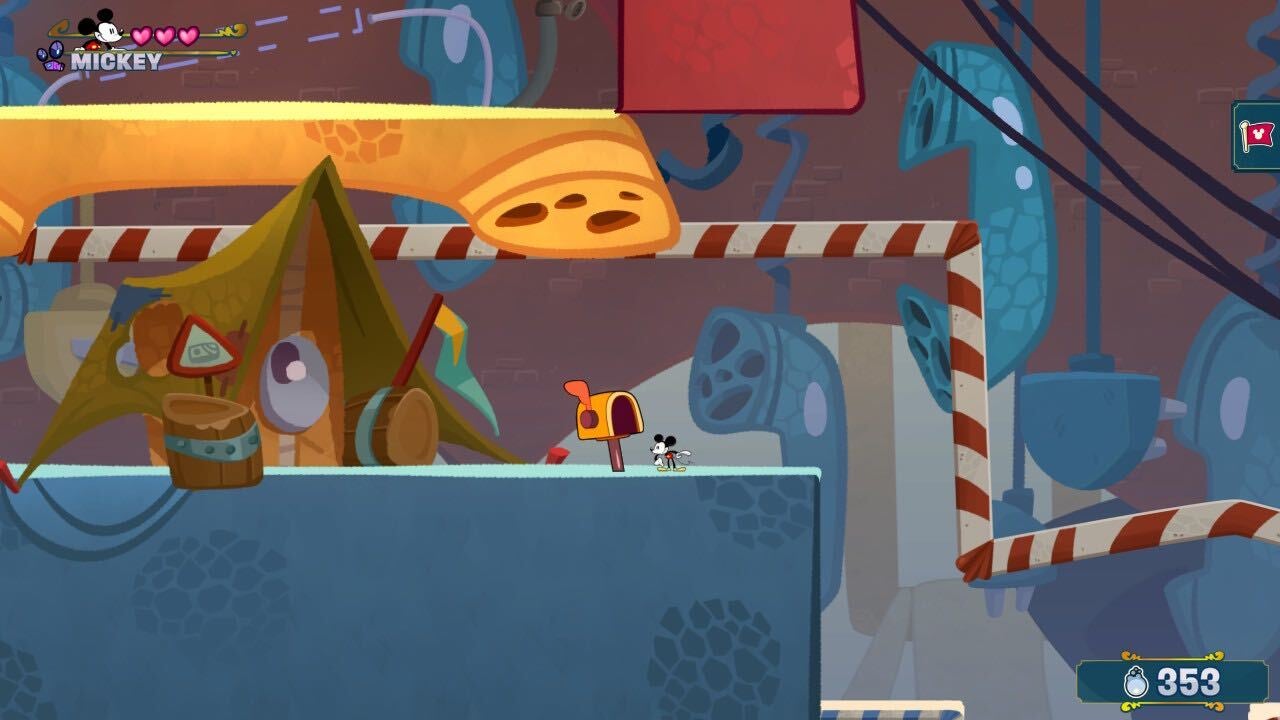Click the green paint meter bar
This screenshot has width=1280, height=720.
200,50
